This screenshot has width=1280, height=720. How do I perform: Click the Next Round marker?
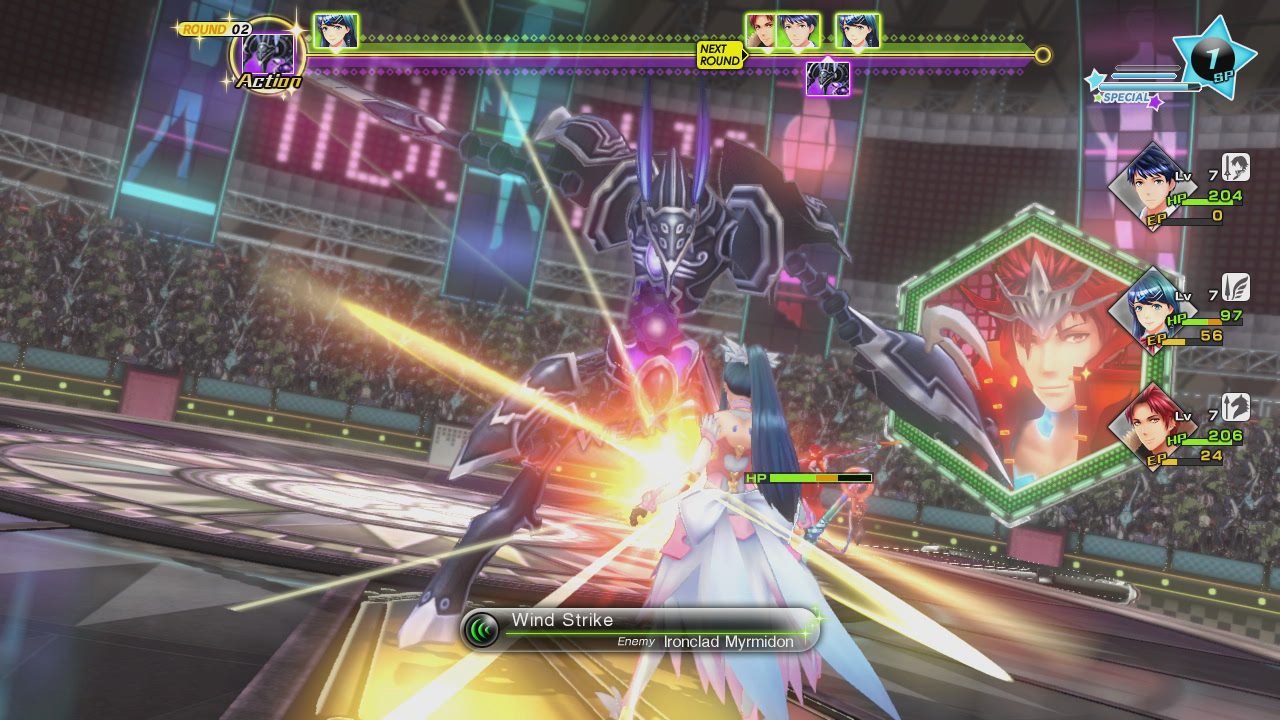coord(720,55)
